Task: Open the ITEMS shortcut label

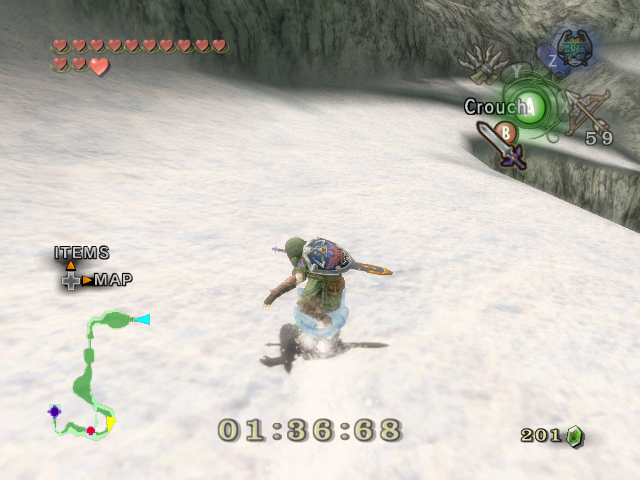Action: point(82,253)
